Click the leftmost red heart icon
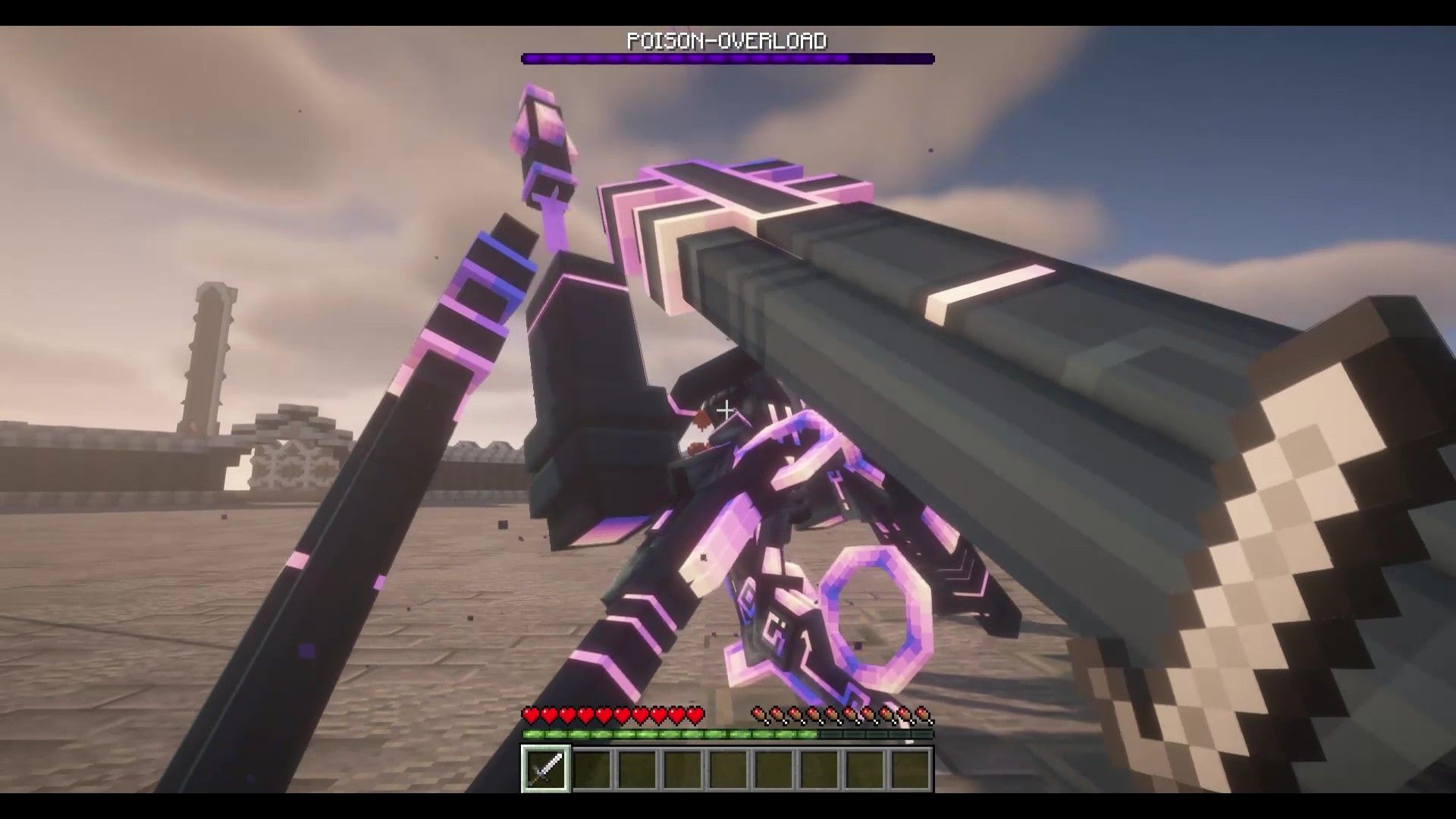 (530, 714)
